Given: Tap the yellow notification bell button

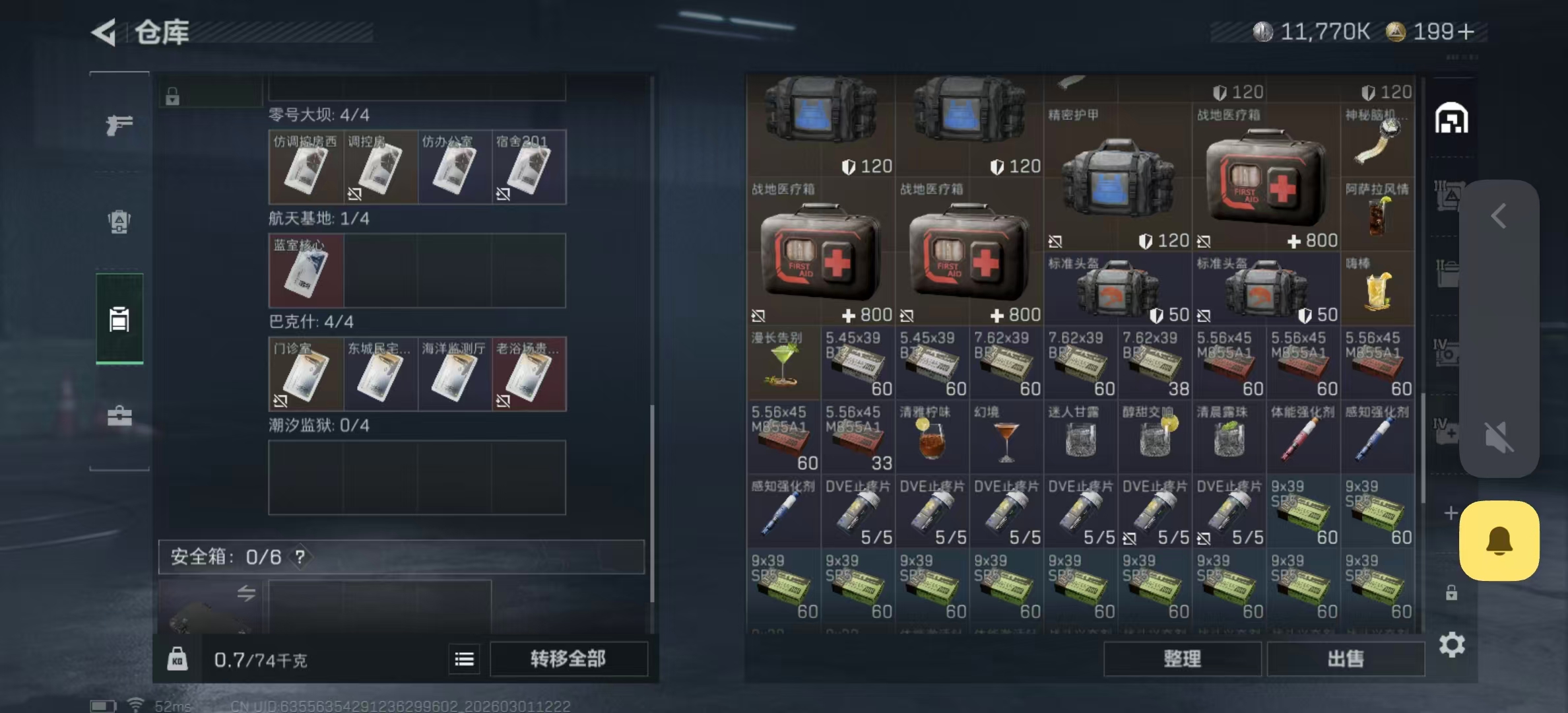Looking at the screenshot, I should tap(1499, 541).
